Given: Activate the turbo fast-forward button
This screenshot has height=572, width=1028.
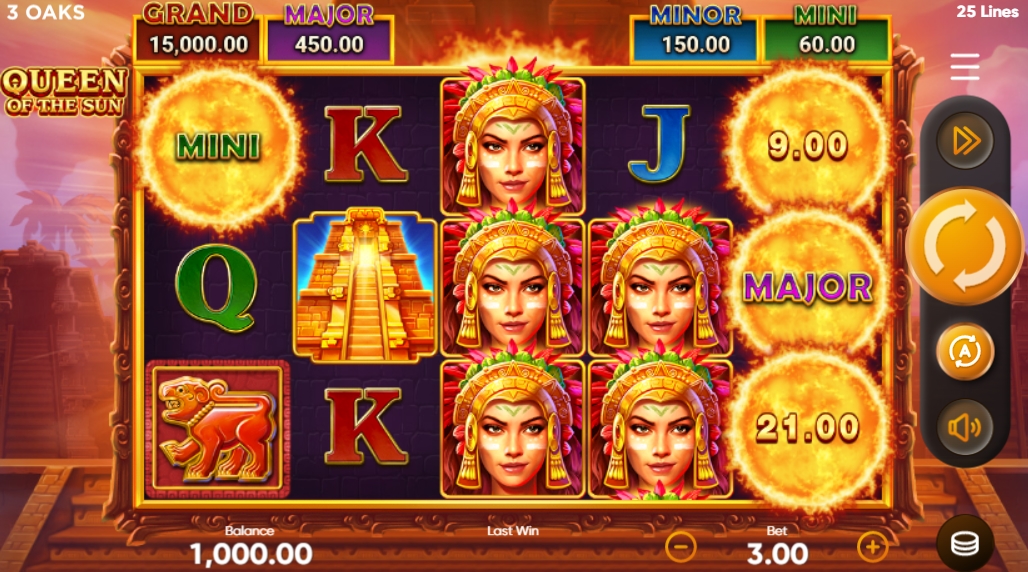Looking at the screenshot, I should click(965, 141).
